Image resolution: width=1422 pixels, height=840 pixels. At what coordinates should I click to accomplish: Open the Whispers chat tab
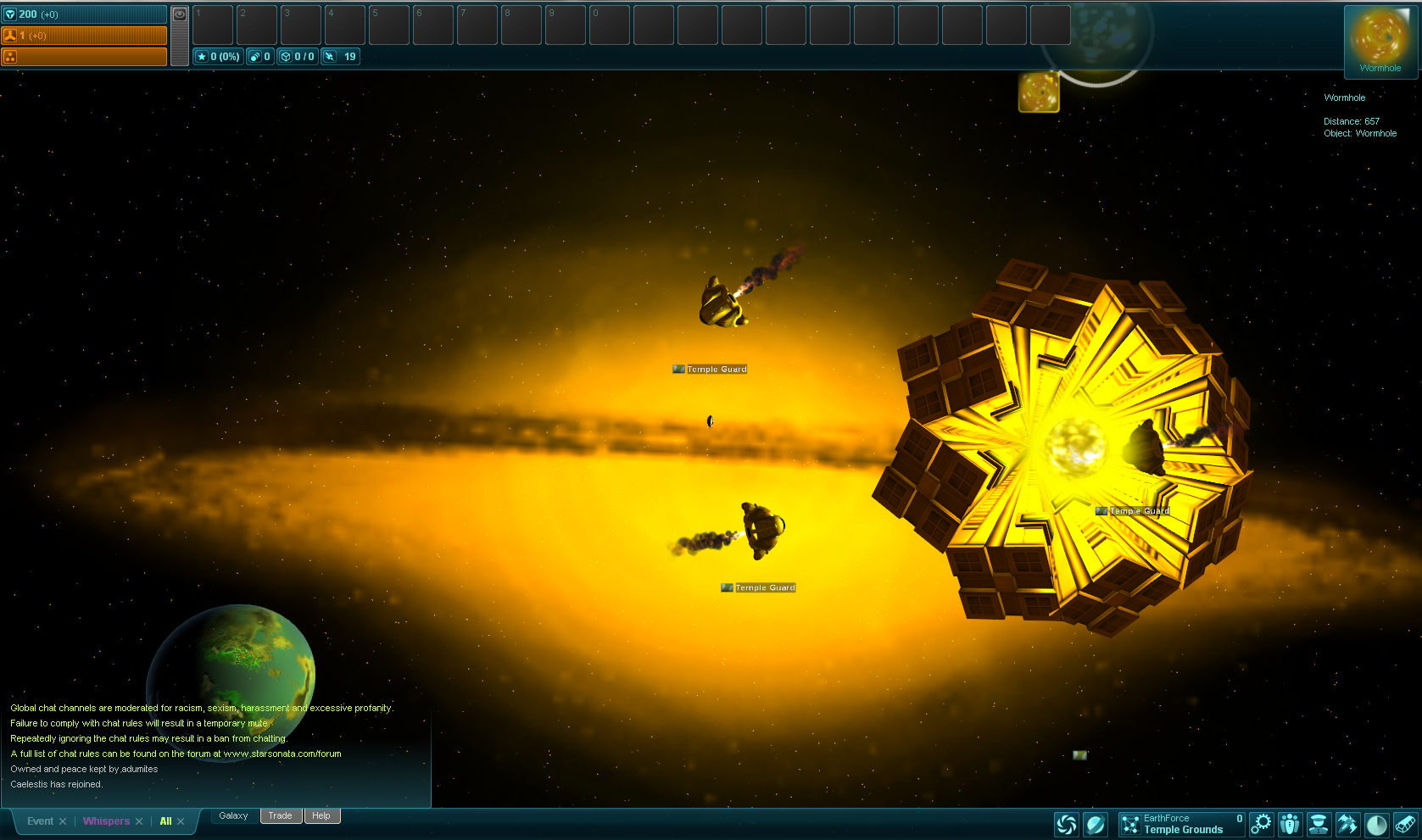tap(106, 821)
